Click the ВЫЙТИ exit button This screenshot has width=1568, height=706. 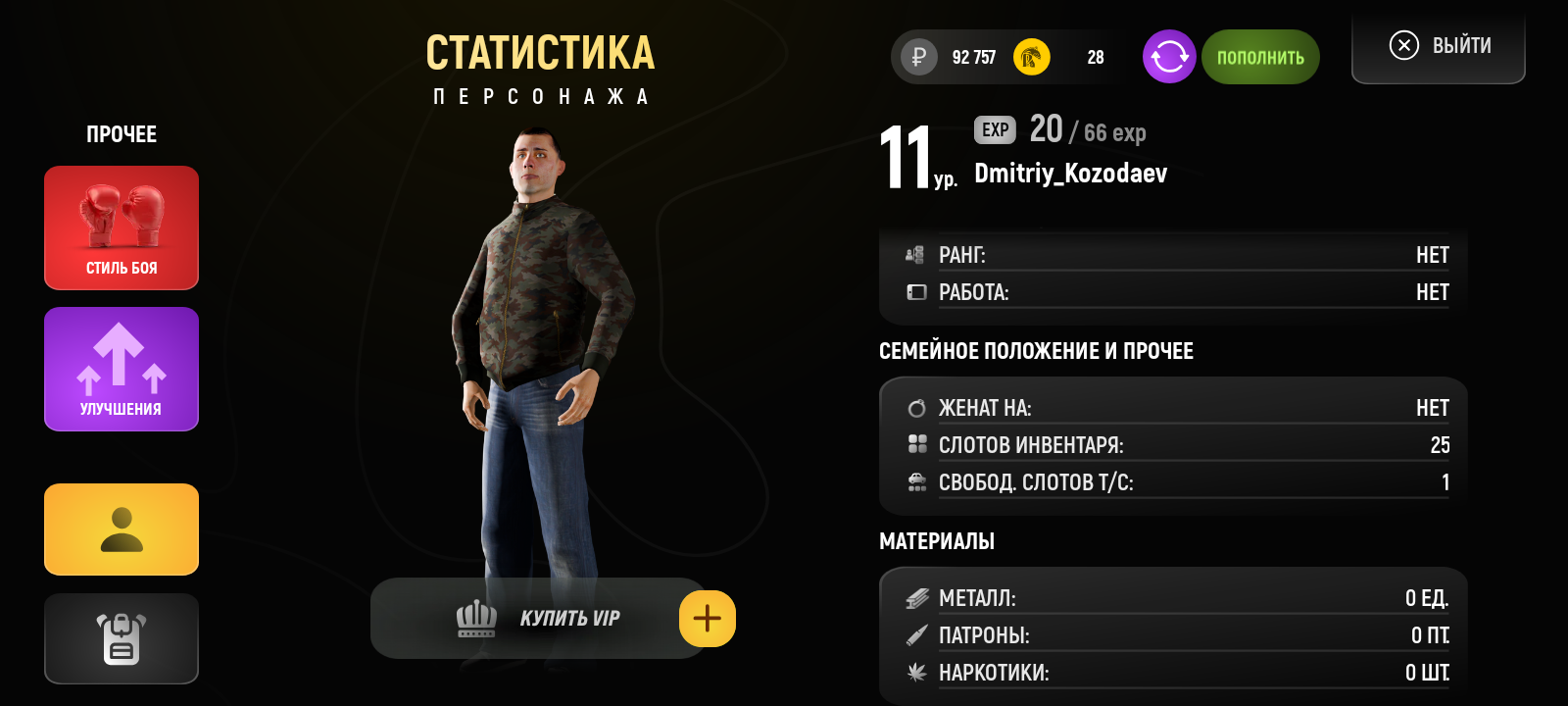click(1438, 44)
